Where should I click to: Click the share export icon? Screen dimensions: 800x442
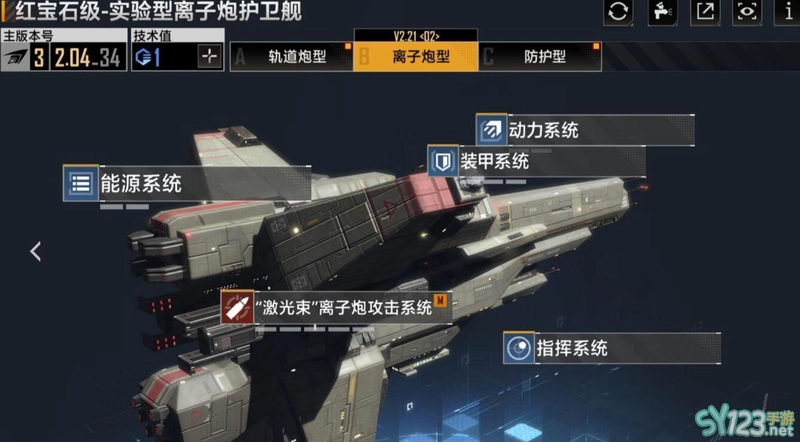pyautogui.click(x=705, y=12)
